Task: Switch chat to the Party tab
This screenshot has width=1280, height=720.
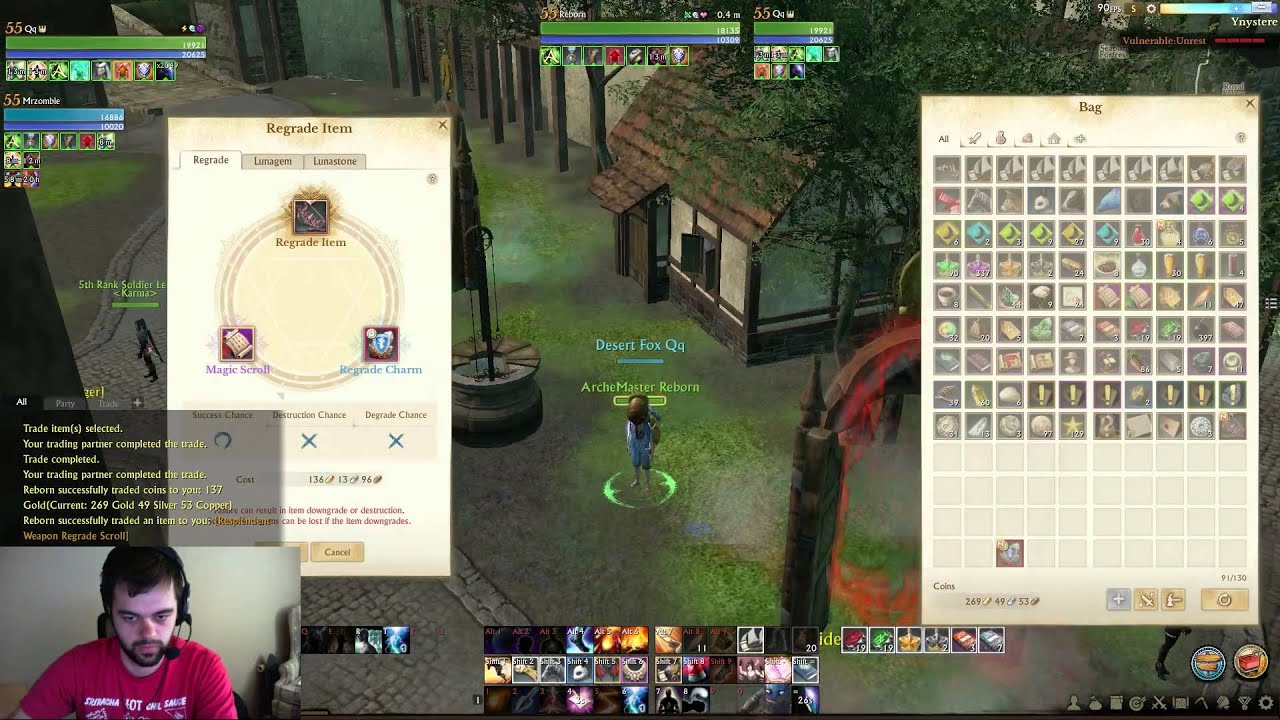Action: 65,403
